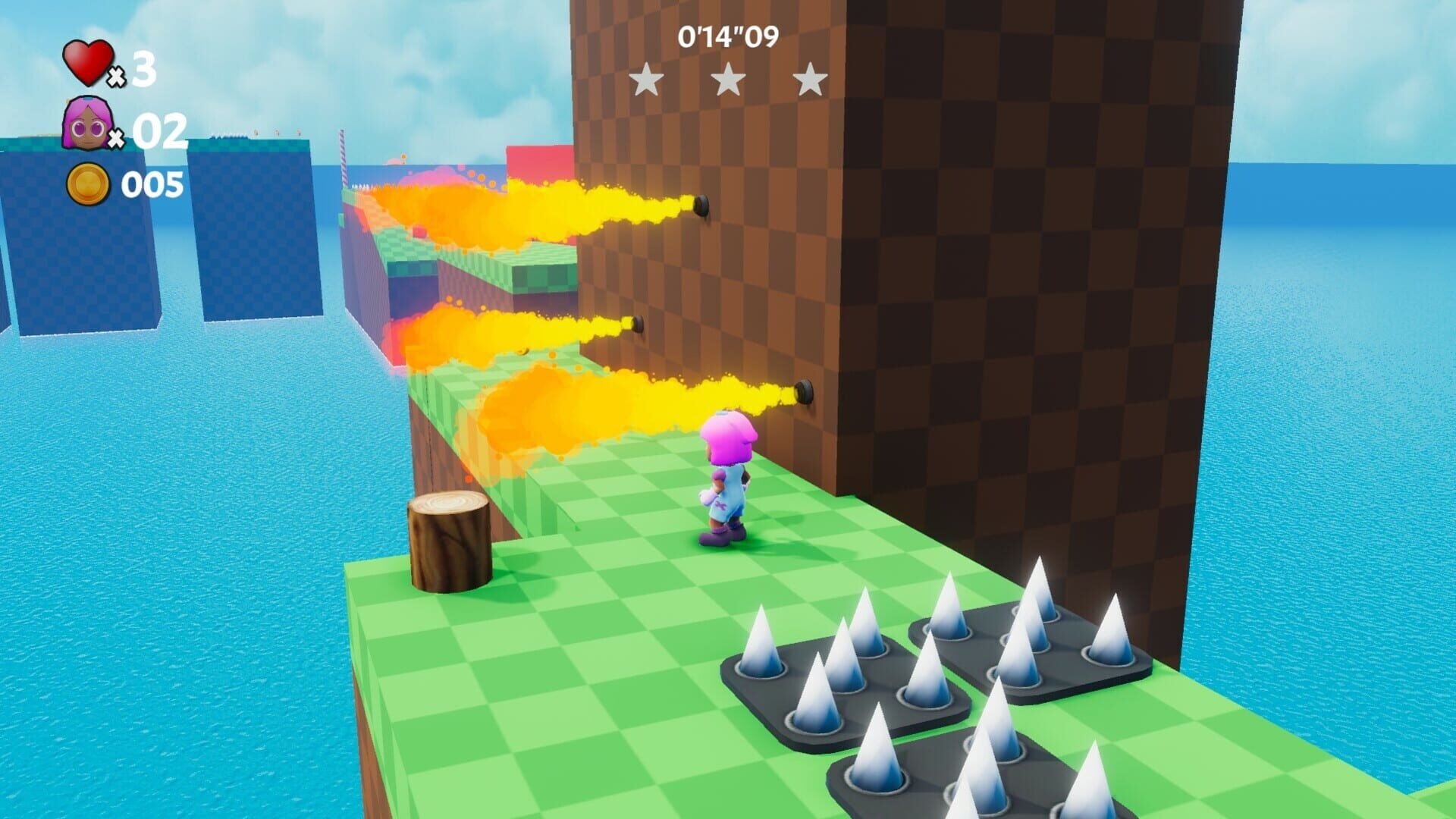1456x819 pixels.
Task: Click the wooden tree stump
Action: click(x=449, y=542)
